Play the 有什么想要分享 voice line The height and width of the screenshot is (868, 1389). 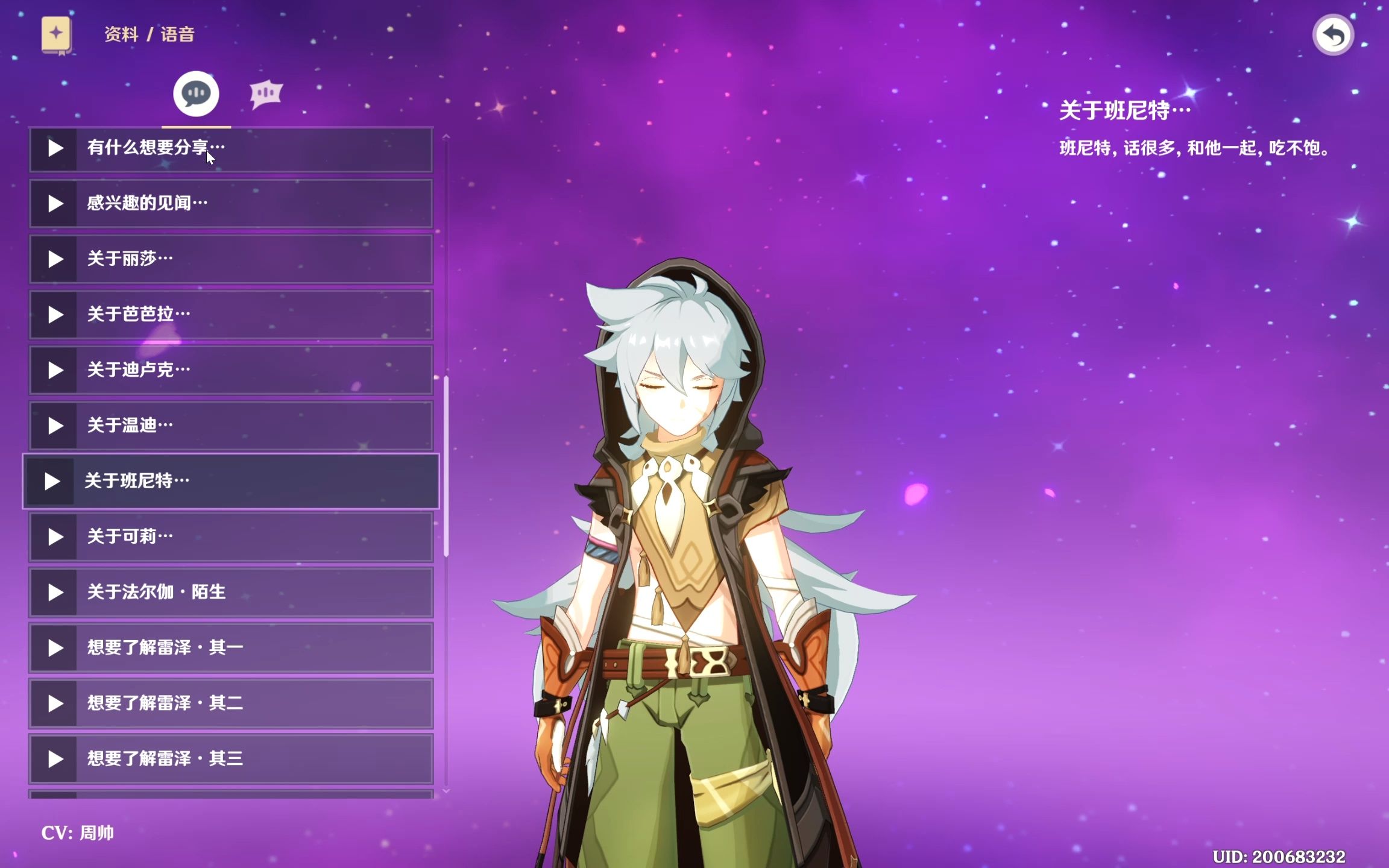[x=54, y=148]
